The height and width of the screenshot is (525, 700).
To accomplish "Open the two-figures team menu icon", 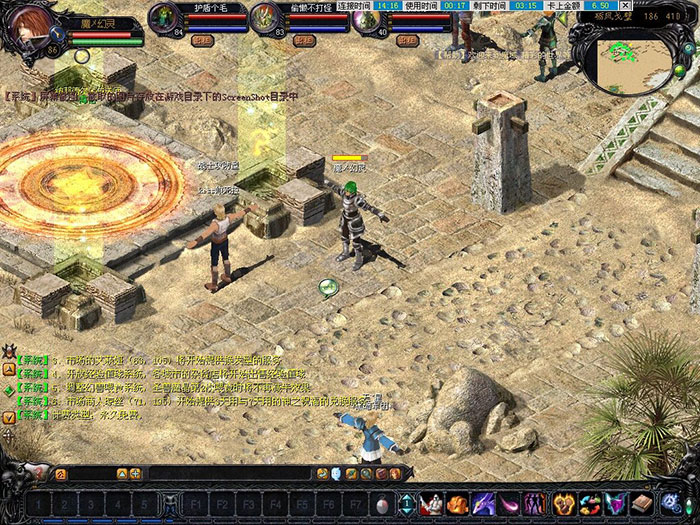I will click(x=536, y=503).
